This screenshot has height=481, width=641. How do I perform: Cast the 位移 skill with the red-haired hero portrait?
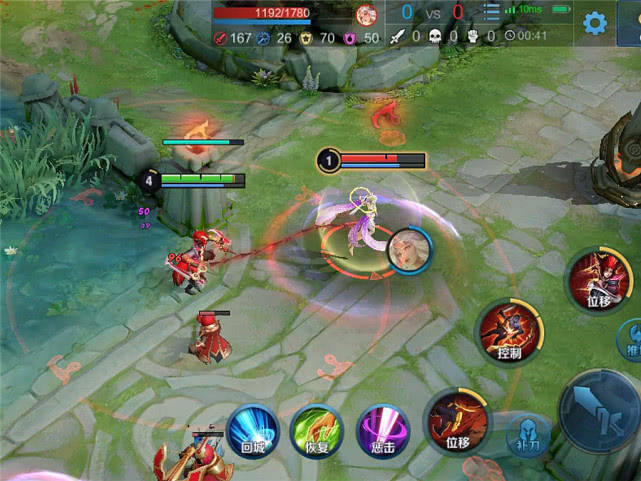coord(598,280)
